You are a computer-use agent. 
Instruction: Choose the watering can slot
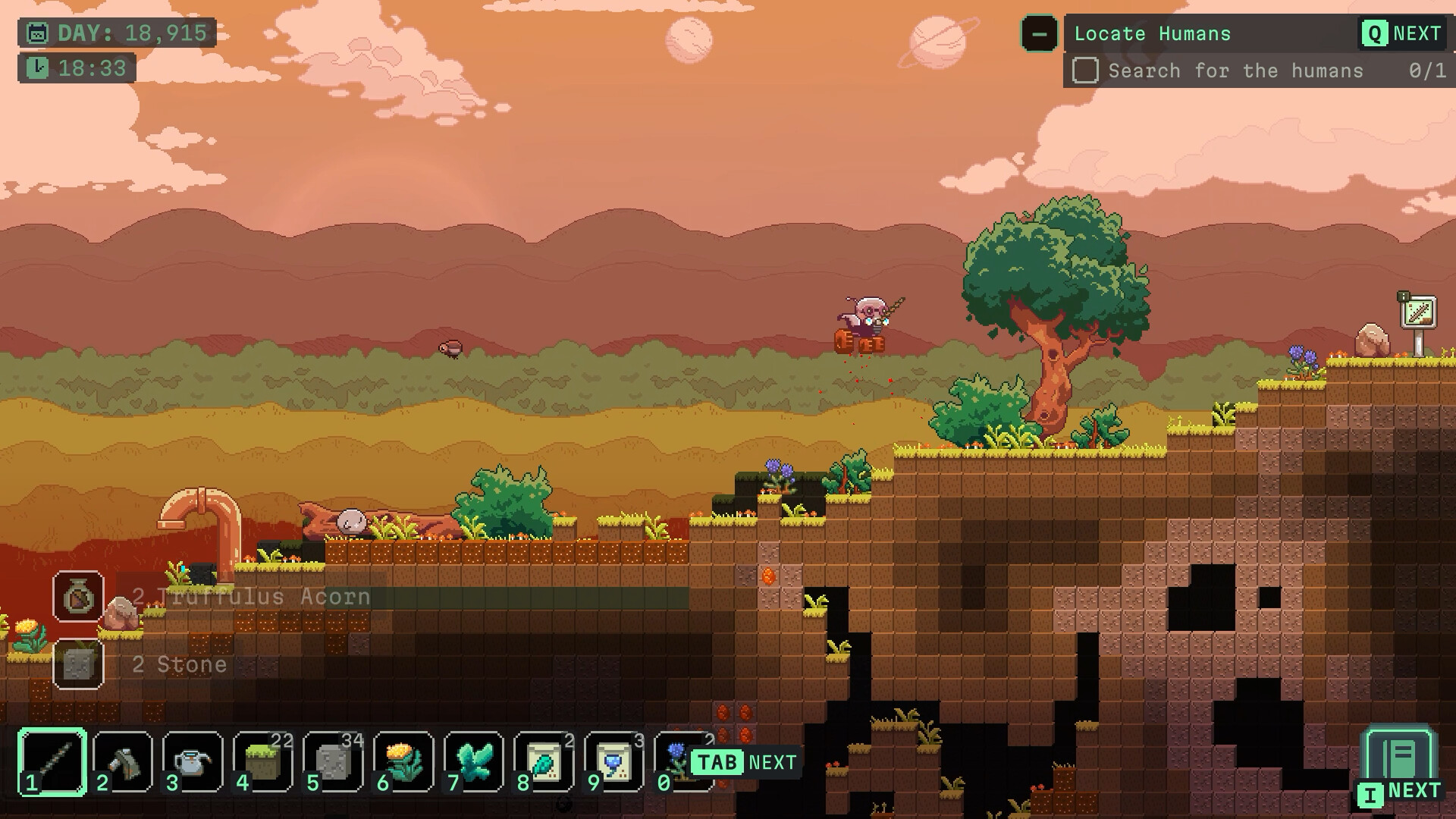(193, 761)
